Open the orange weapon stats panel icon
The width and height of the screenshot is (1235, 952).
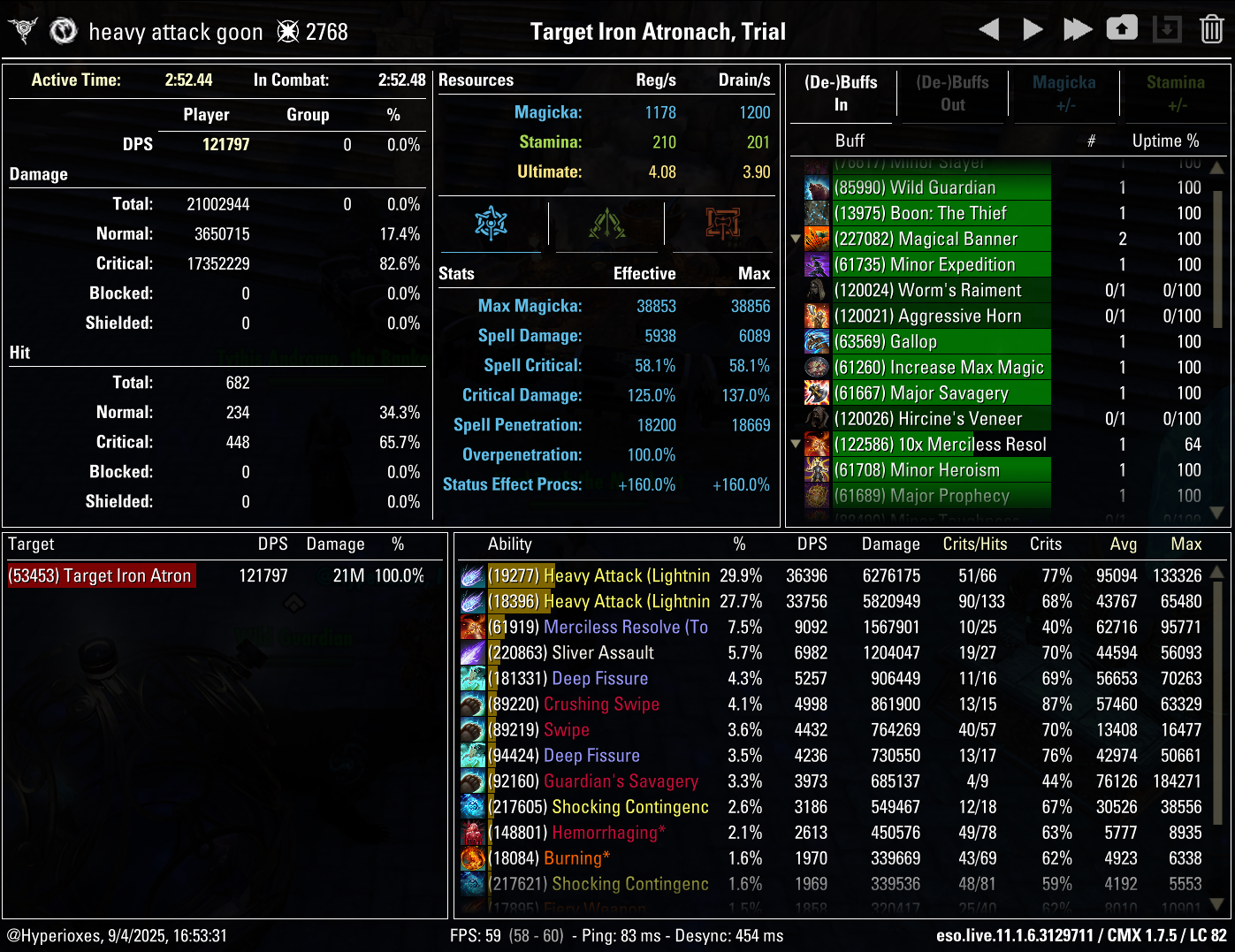click(x=721, y=225)
